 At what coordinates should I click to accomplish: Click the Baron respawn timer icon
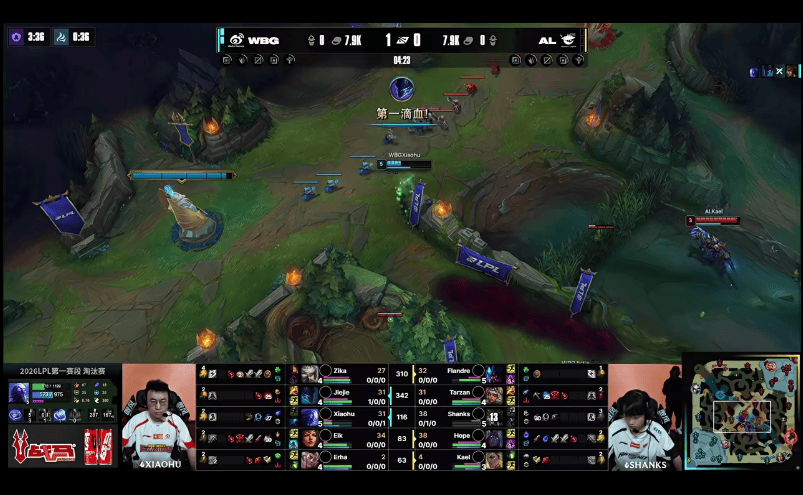(x=16, y=37)
